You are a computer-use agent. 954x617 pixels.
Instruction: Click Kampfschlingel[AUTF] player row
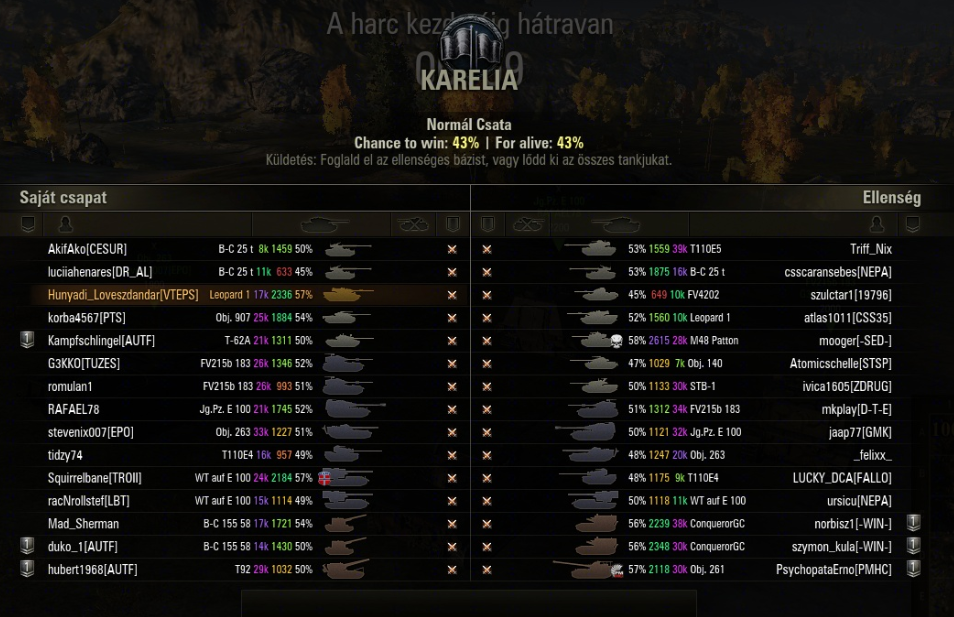tap(101, 341)
